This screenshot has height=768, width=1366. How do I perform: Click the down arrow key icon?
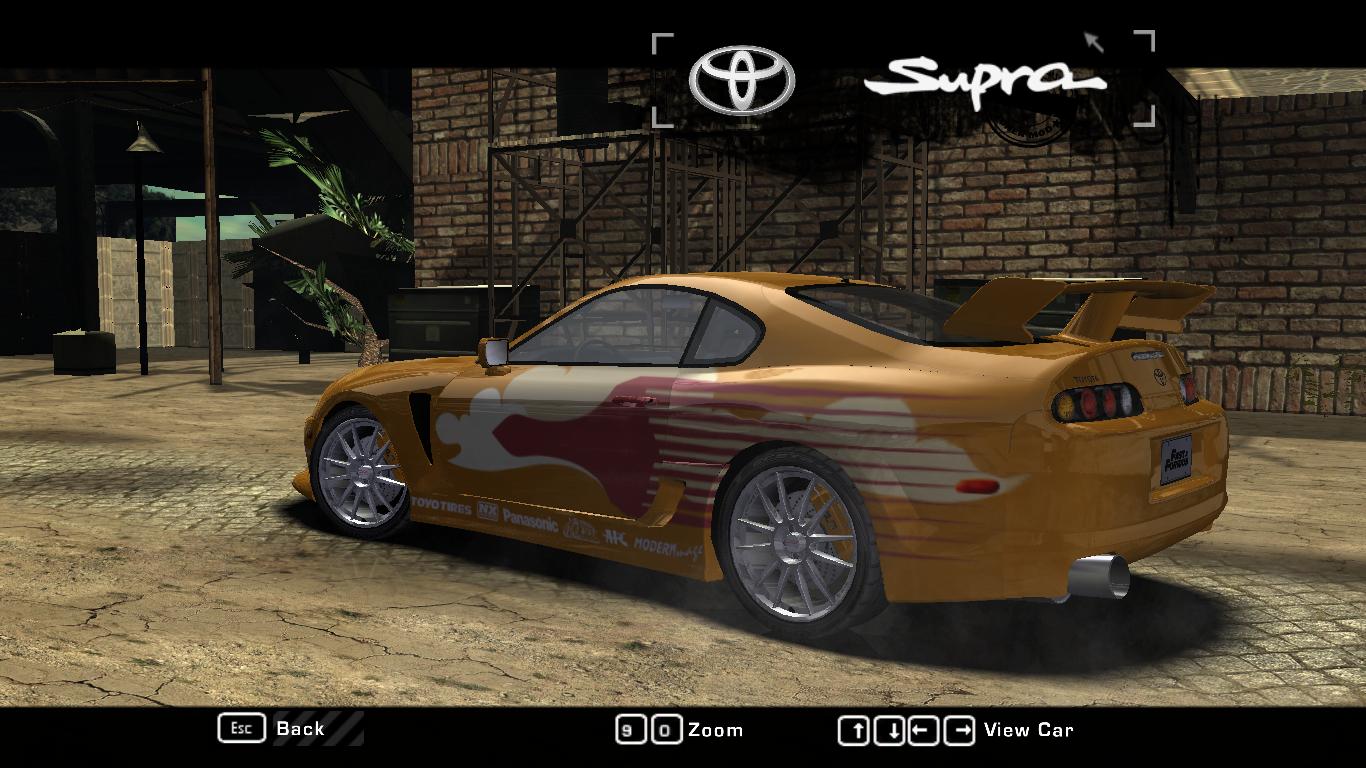tap(887, 729)
